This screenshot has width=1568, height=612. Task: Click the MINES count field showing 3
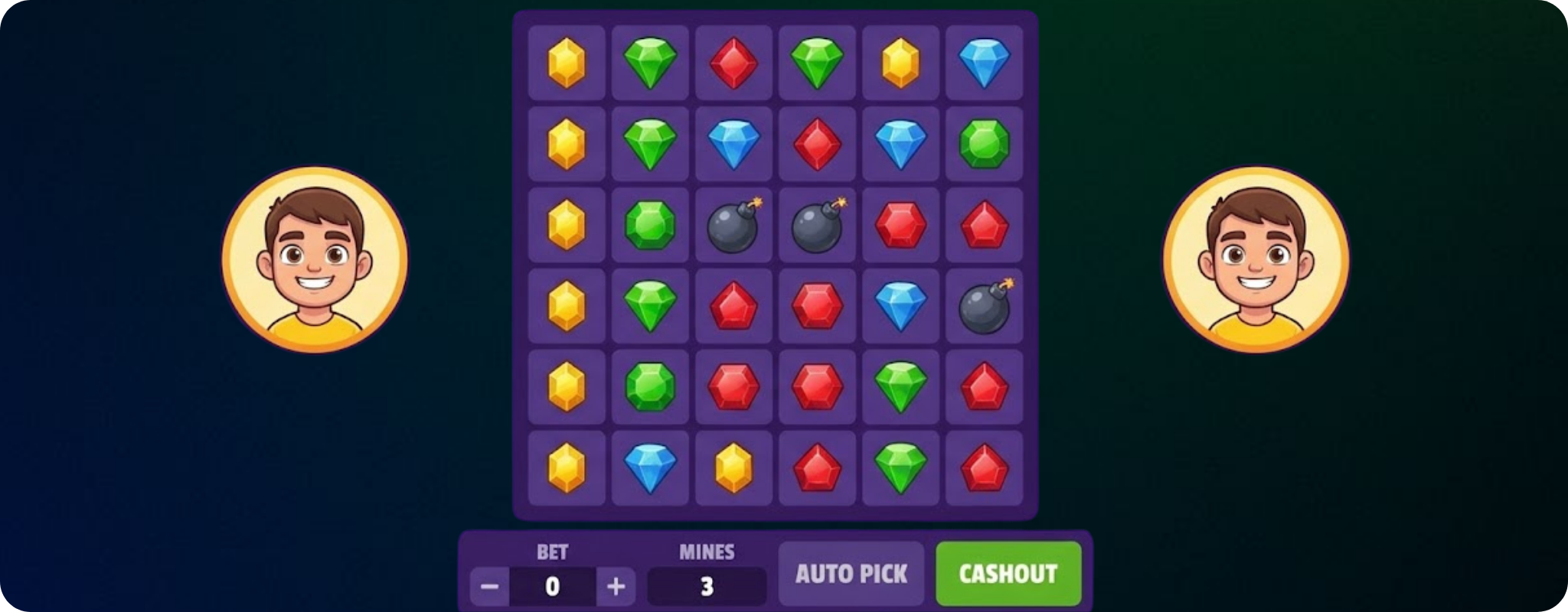coord(706,585)
